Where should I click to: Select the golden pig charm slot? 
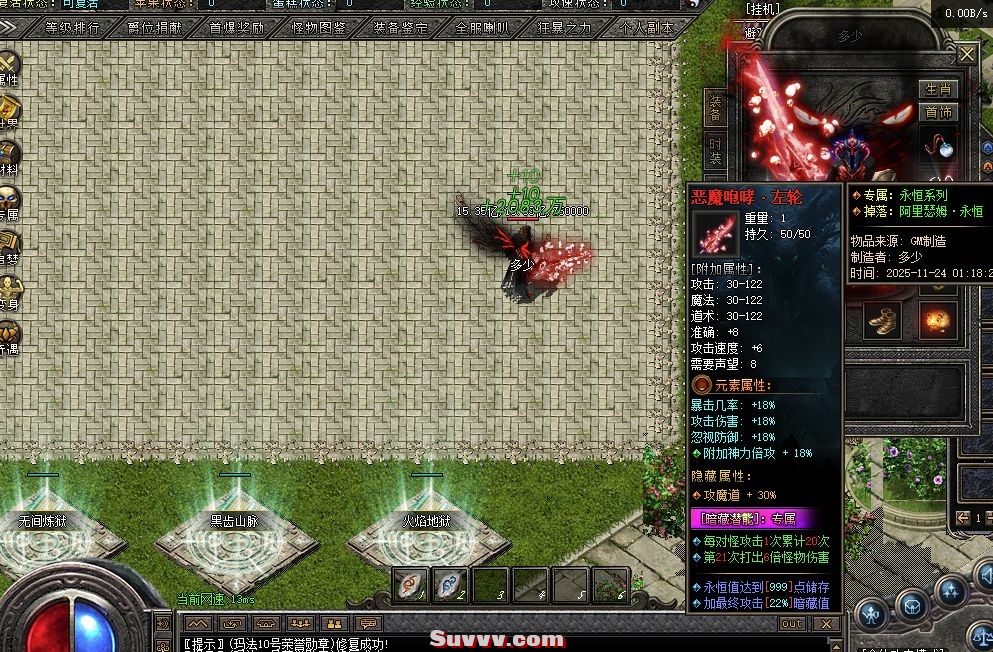pos(938,320)
